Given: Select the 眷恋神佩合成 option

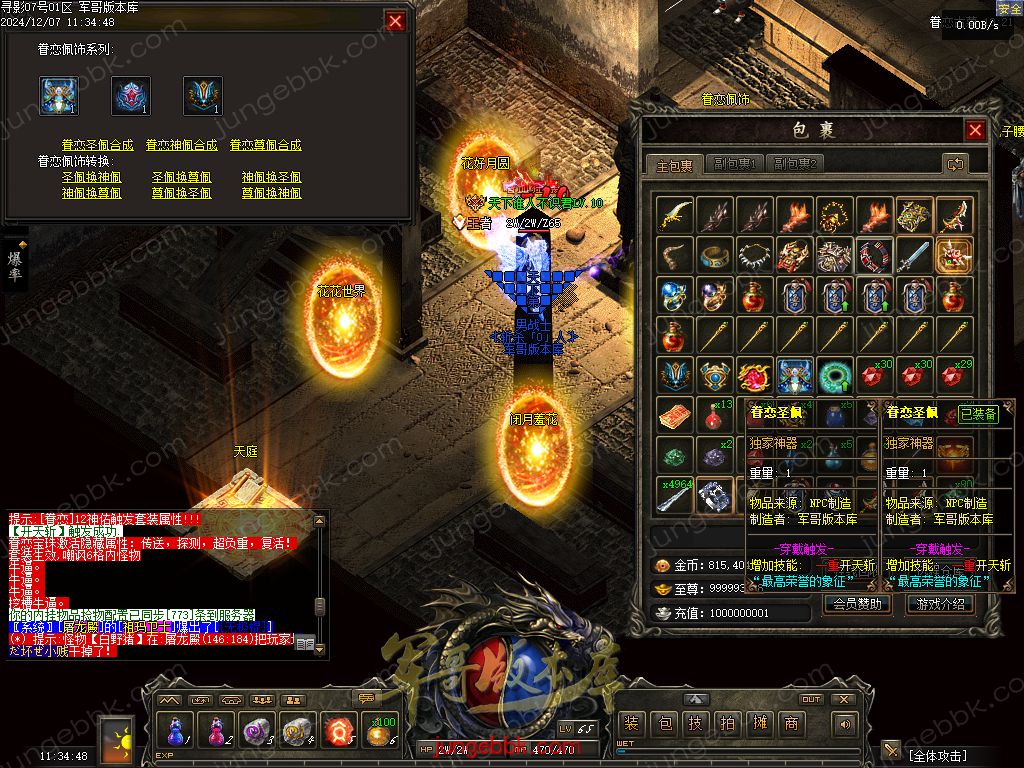Looking at the screenshot, I should click(x=182, y=145).
